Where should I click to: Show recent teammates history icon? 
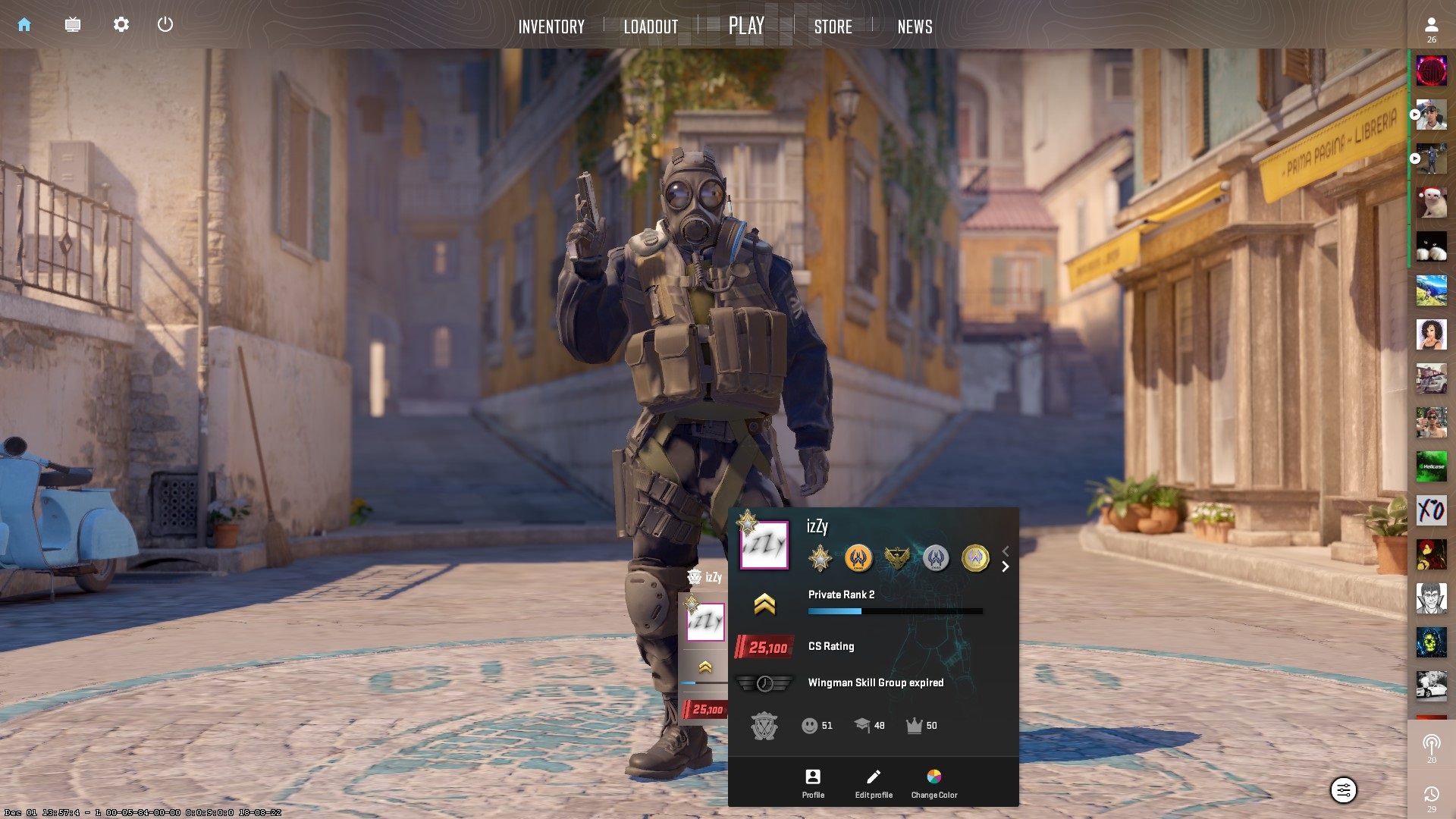(1431, 796)
